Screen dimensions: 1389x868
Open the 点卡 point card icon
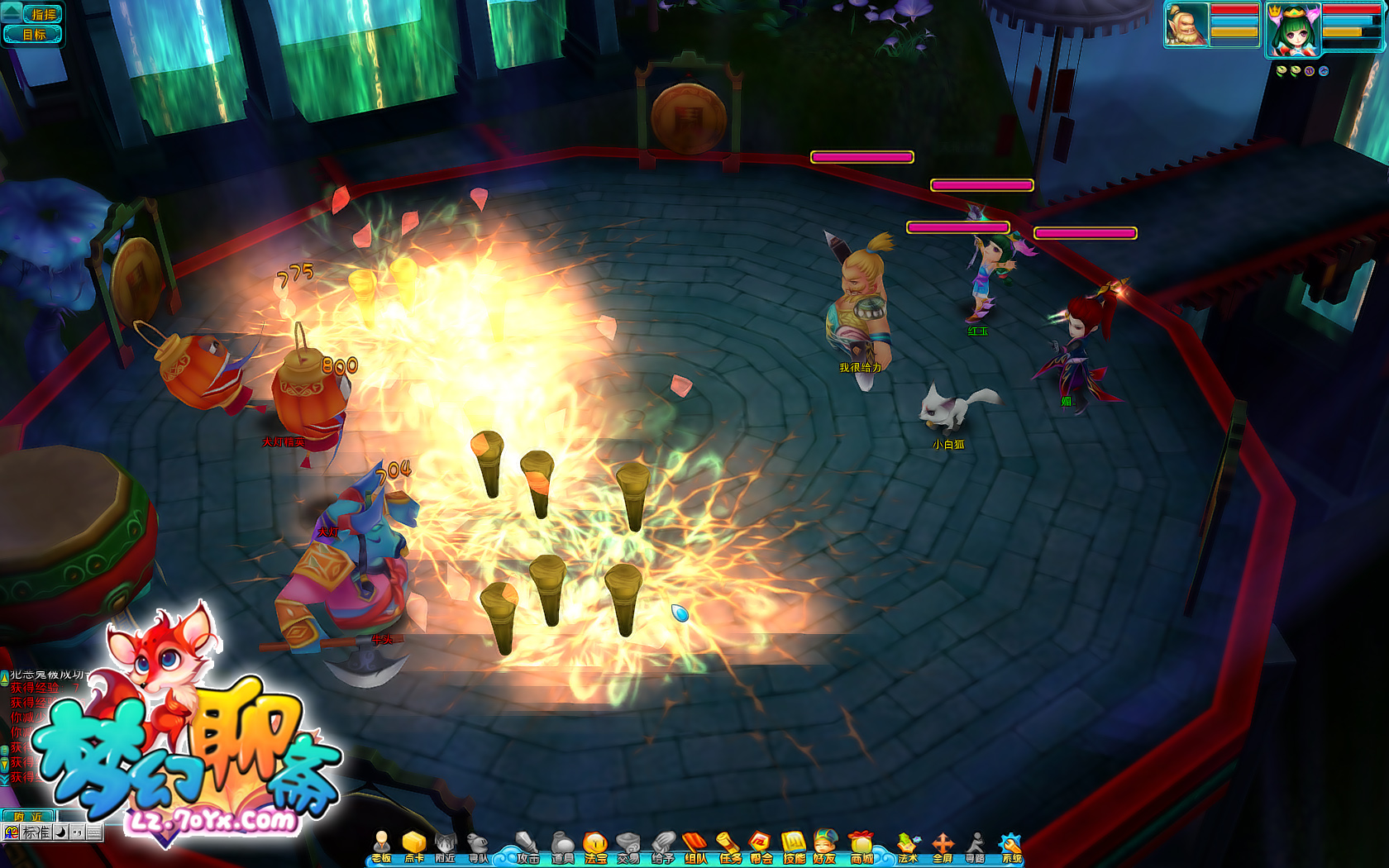click(414, 847)
